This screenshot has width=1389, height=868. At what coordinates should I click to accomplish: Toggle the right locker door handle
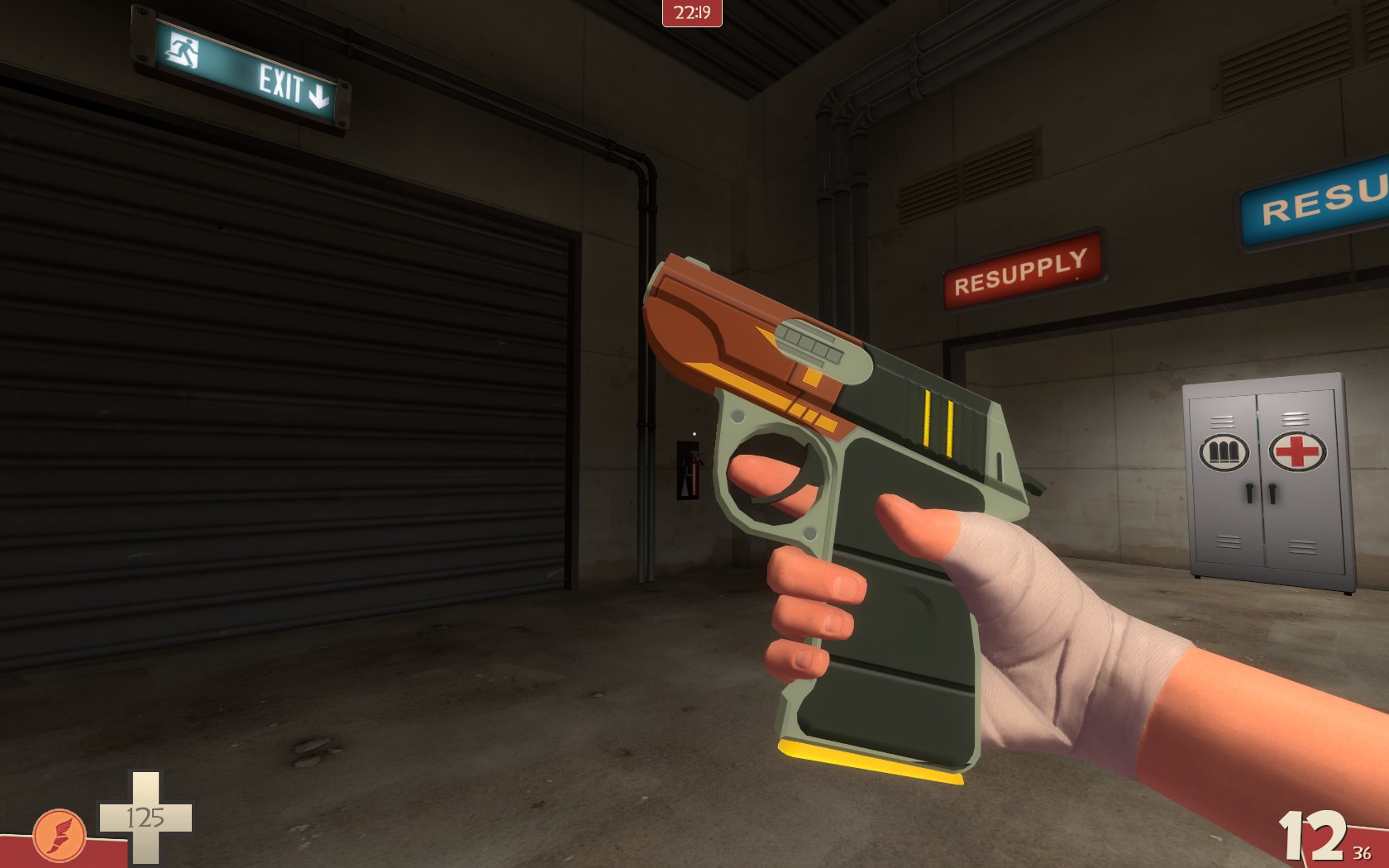tap(1272, 494)
